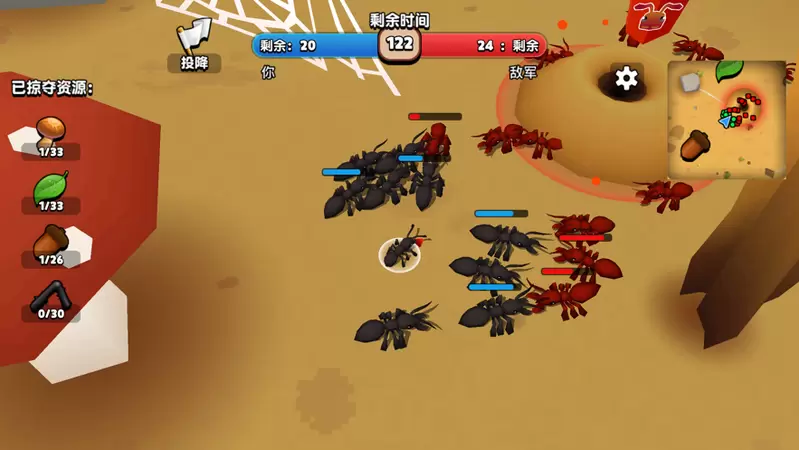This screenshot has height=450, width=799.
Task: Select the green leaf resource icon
Action: point(50,186)
